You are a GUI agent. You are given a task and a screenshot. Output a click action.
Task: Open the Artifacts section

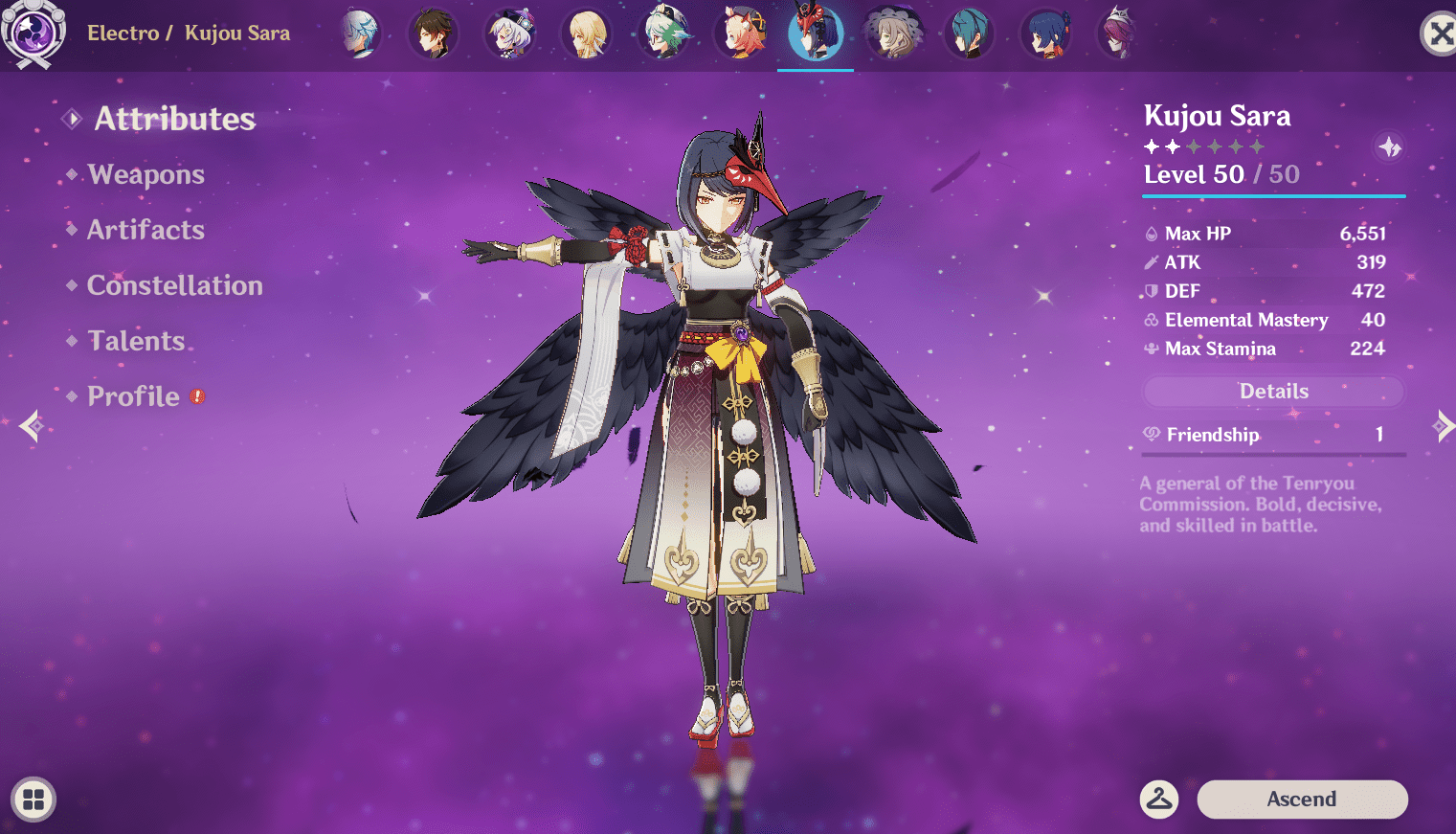click(x=146, y=230)
